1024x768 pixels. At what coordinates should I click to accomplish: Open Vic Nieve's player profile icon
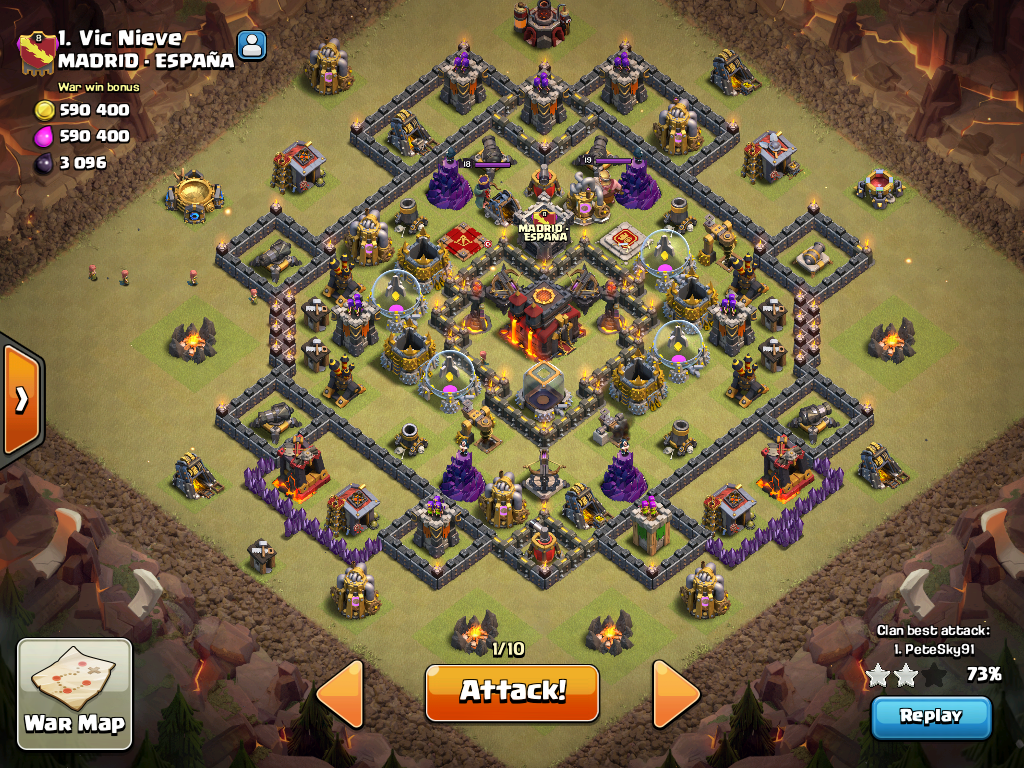252,45
